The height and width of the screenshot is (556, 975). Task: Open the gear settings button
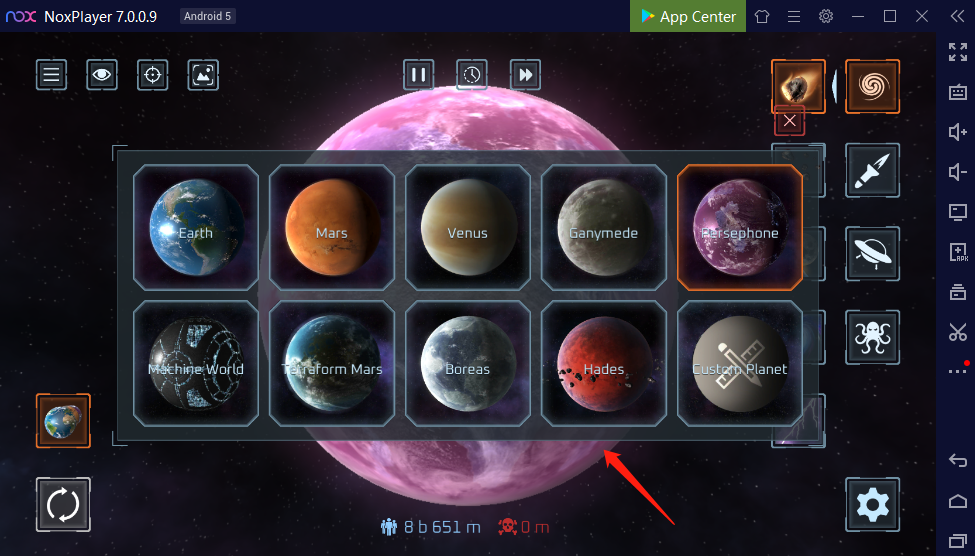tap(872, 504)
